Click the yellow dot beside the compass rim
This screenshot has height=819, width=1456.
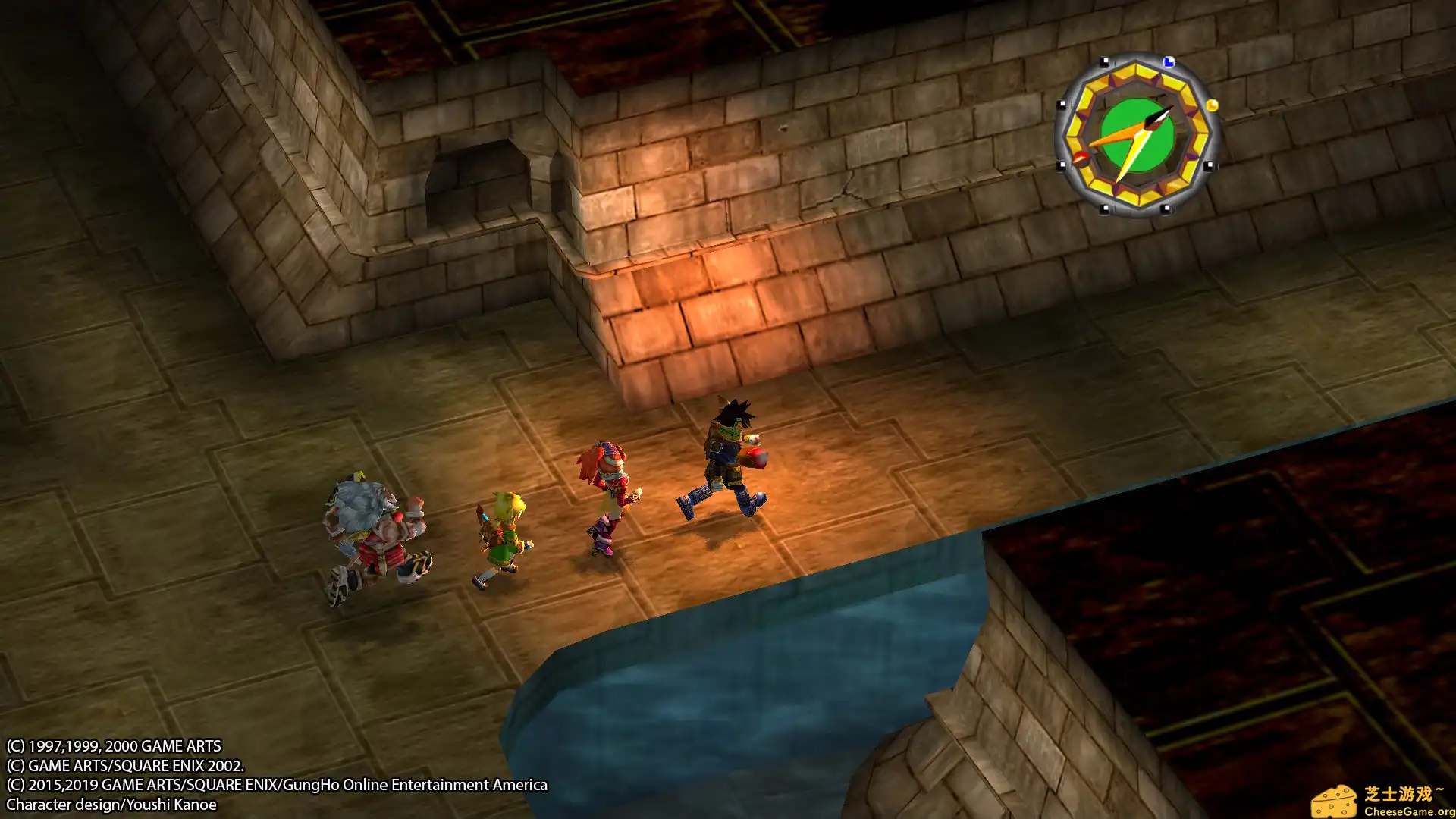[x=1212, y=106]
